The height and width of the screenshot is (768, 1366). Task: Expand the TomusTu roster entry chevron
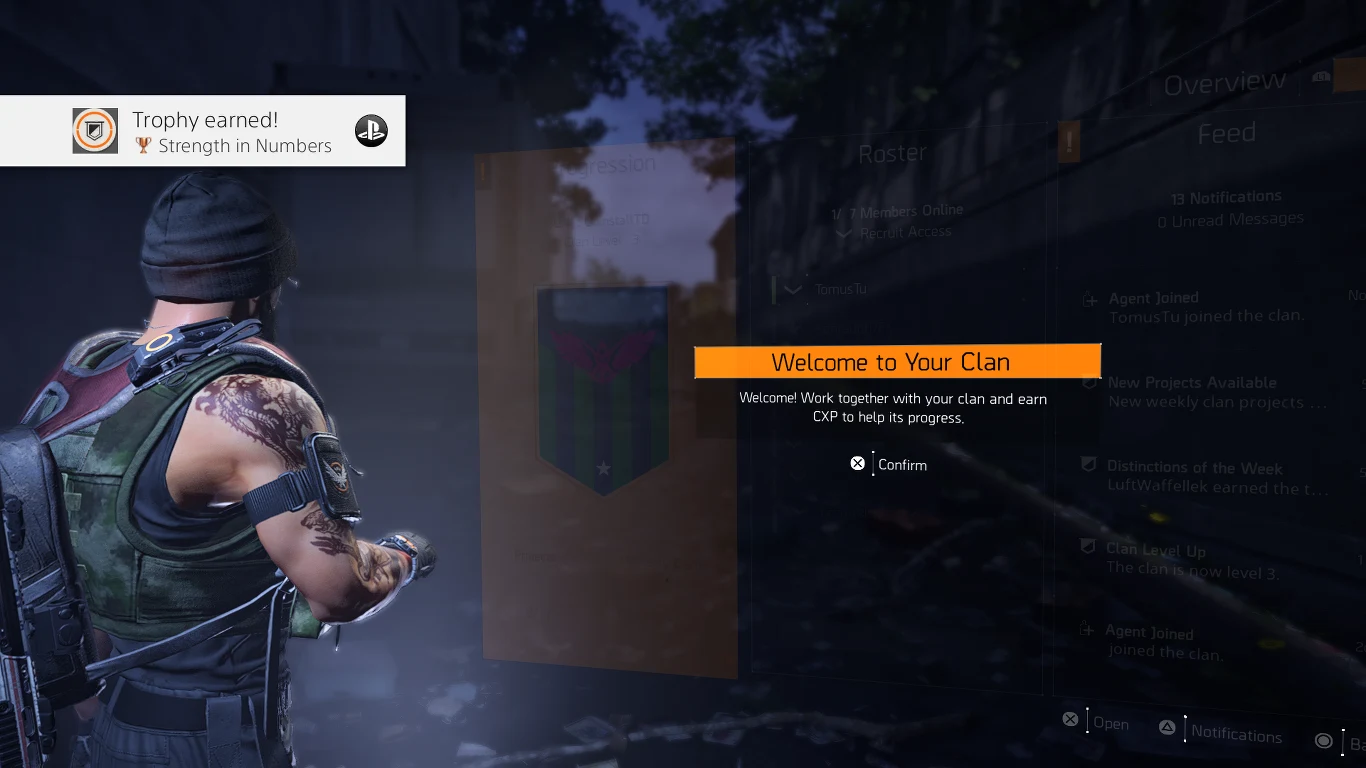point(792,289)
